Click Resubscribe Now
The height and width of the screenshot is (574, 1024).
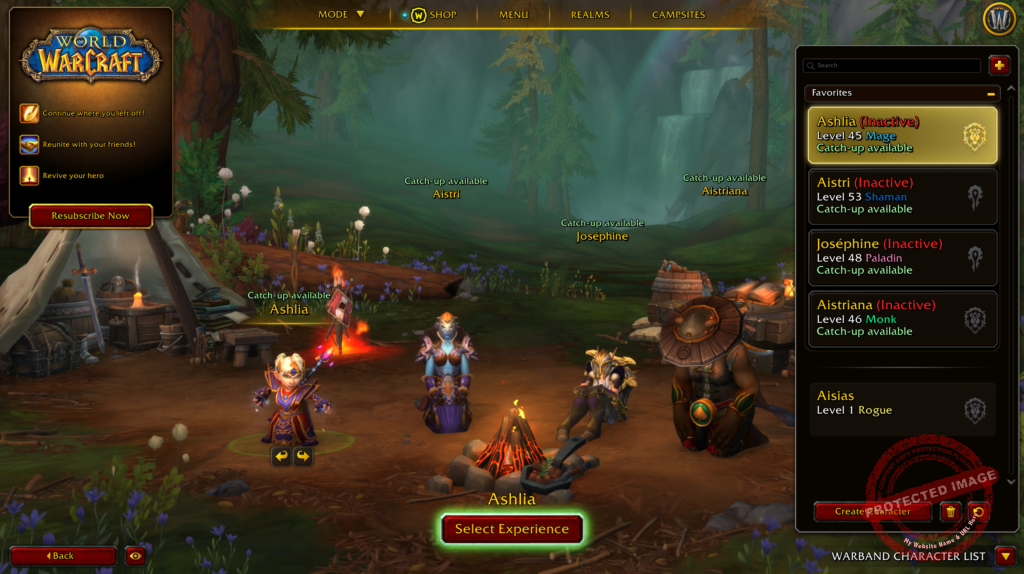click(x=90, y=216)
